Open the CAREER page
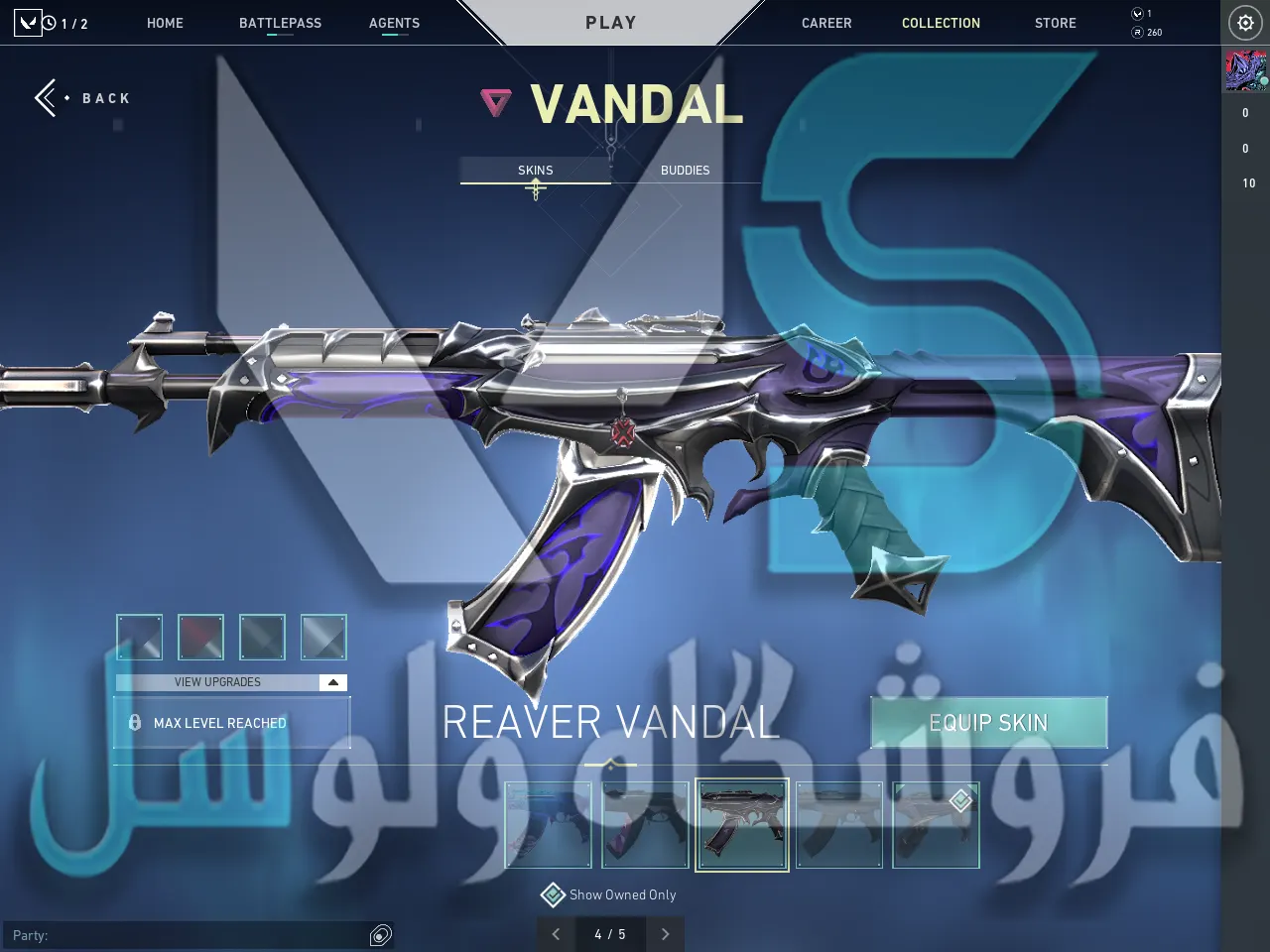1270x952 pixels. click(x=826, y=23)
